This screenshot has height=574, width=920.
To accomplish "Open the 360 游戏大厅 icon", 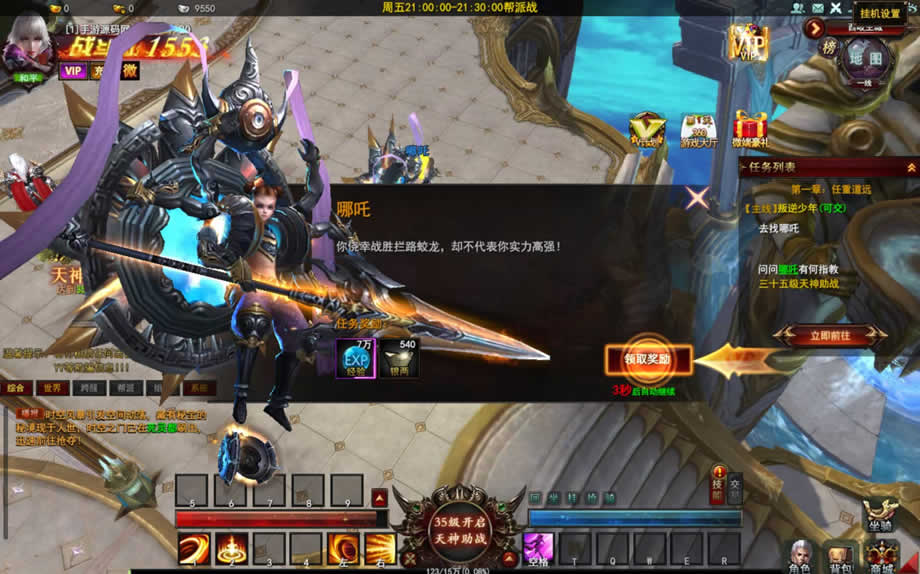I will pos(699,130).
